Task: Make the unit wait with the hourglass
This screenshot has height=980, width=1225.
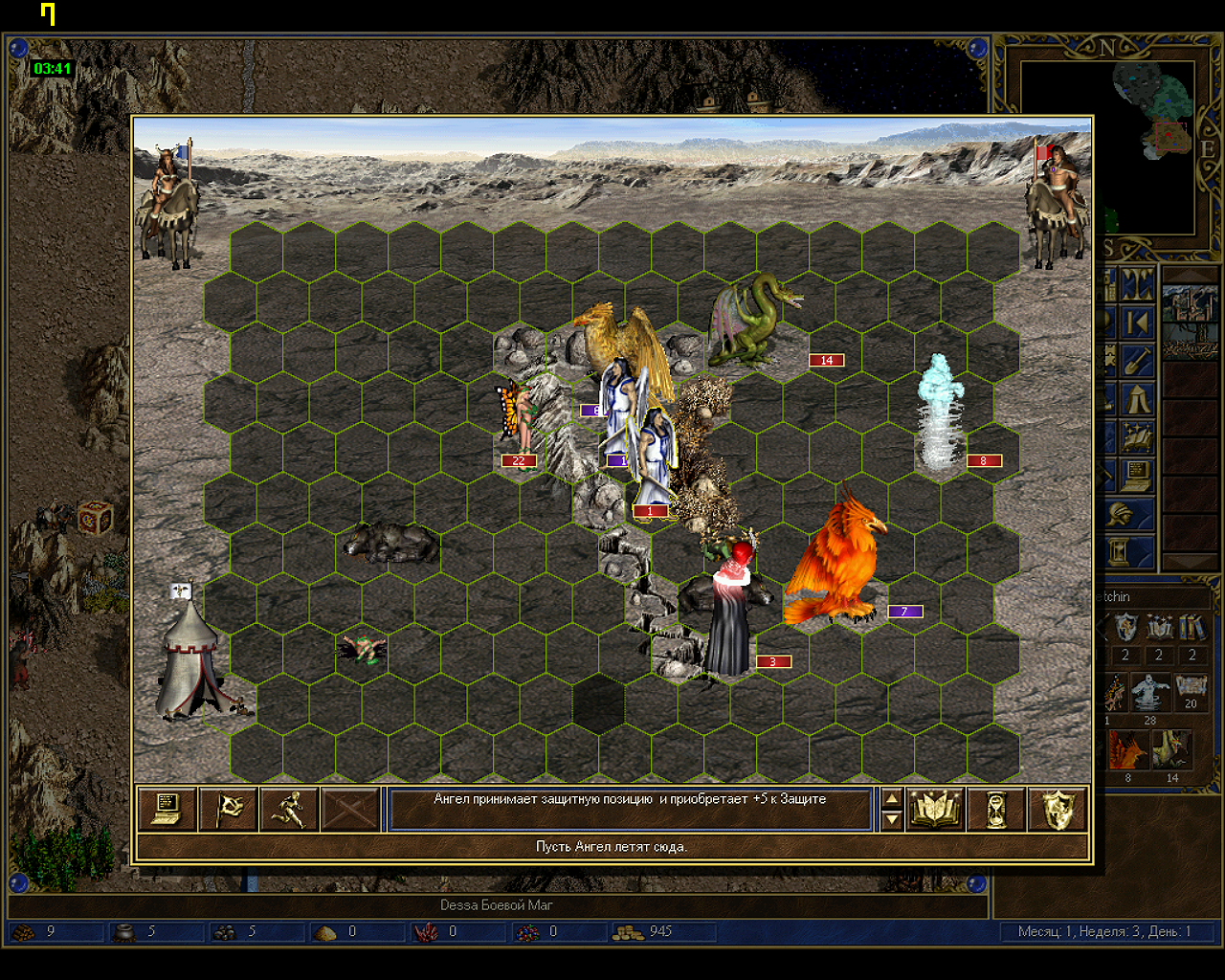Action: tap(996, 810)
